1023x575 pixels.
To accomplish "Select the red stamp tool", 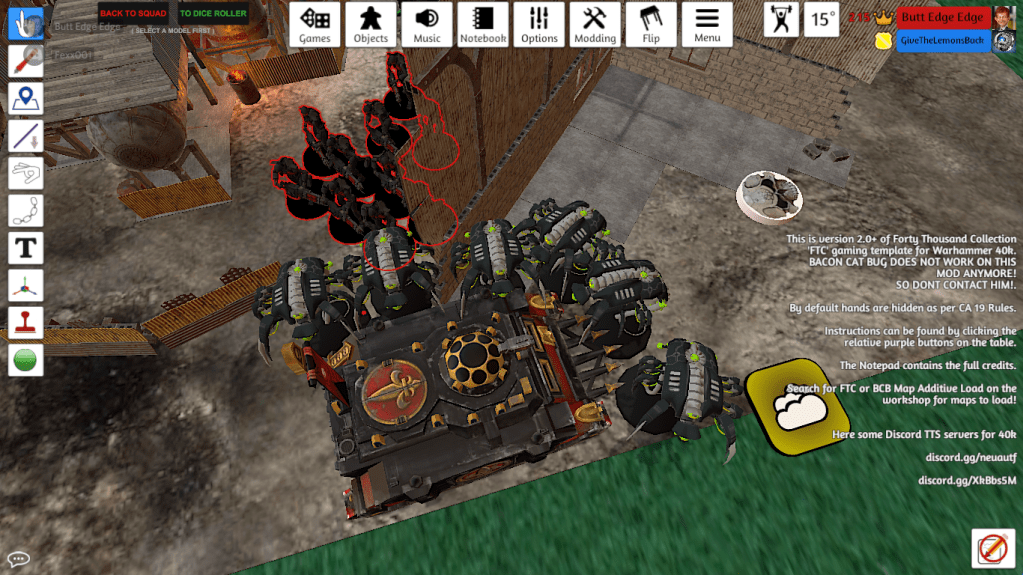I will pos(25,322).
